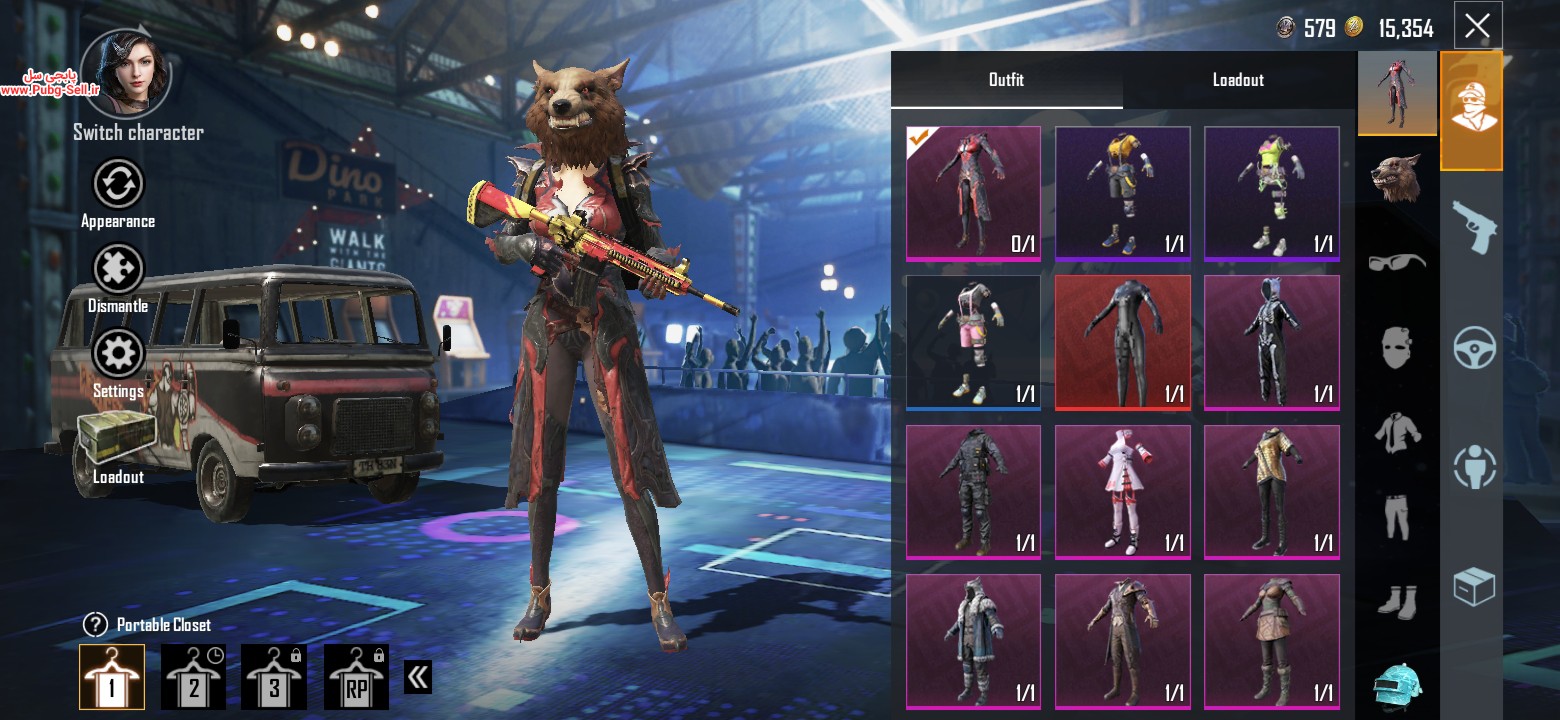Select the Outfit tab
Screen dimensions: 1560x720
pyautogui.click(x=1006, y=80)
